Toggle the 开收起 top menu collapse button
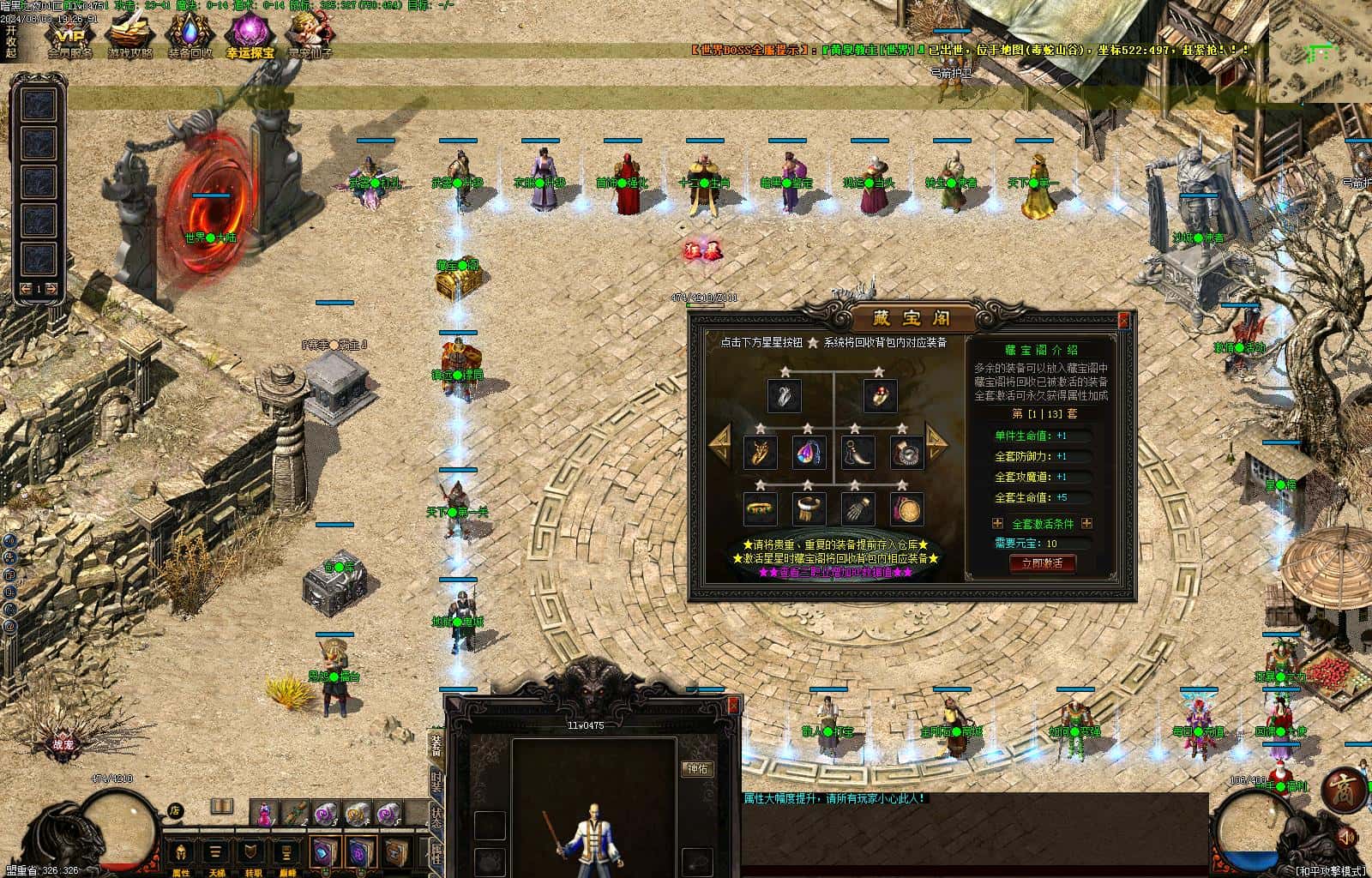 tap(10, 40)
